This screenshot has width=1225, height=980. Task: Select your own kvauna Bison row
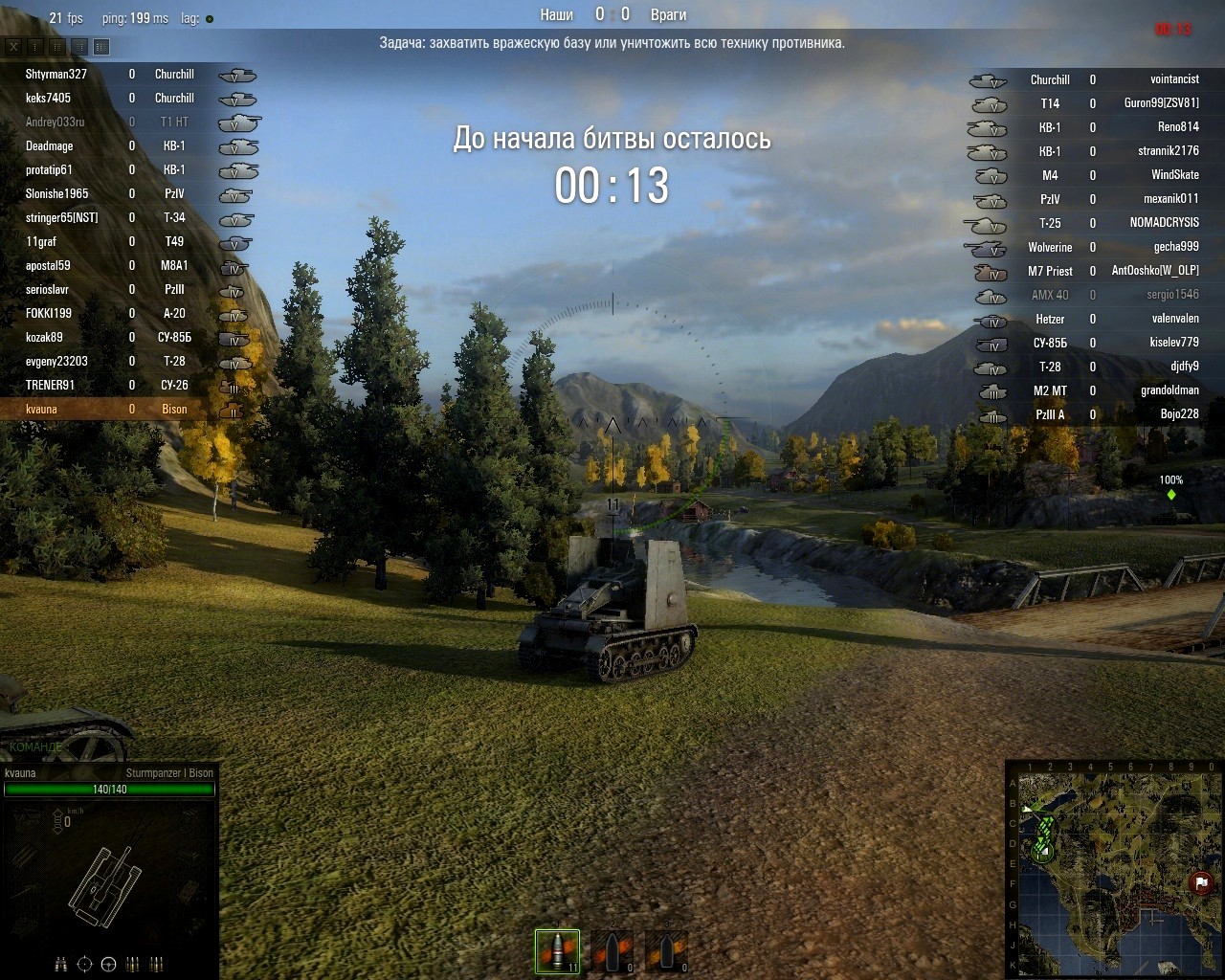pyautogui.click(x=42, y=409)
